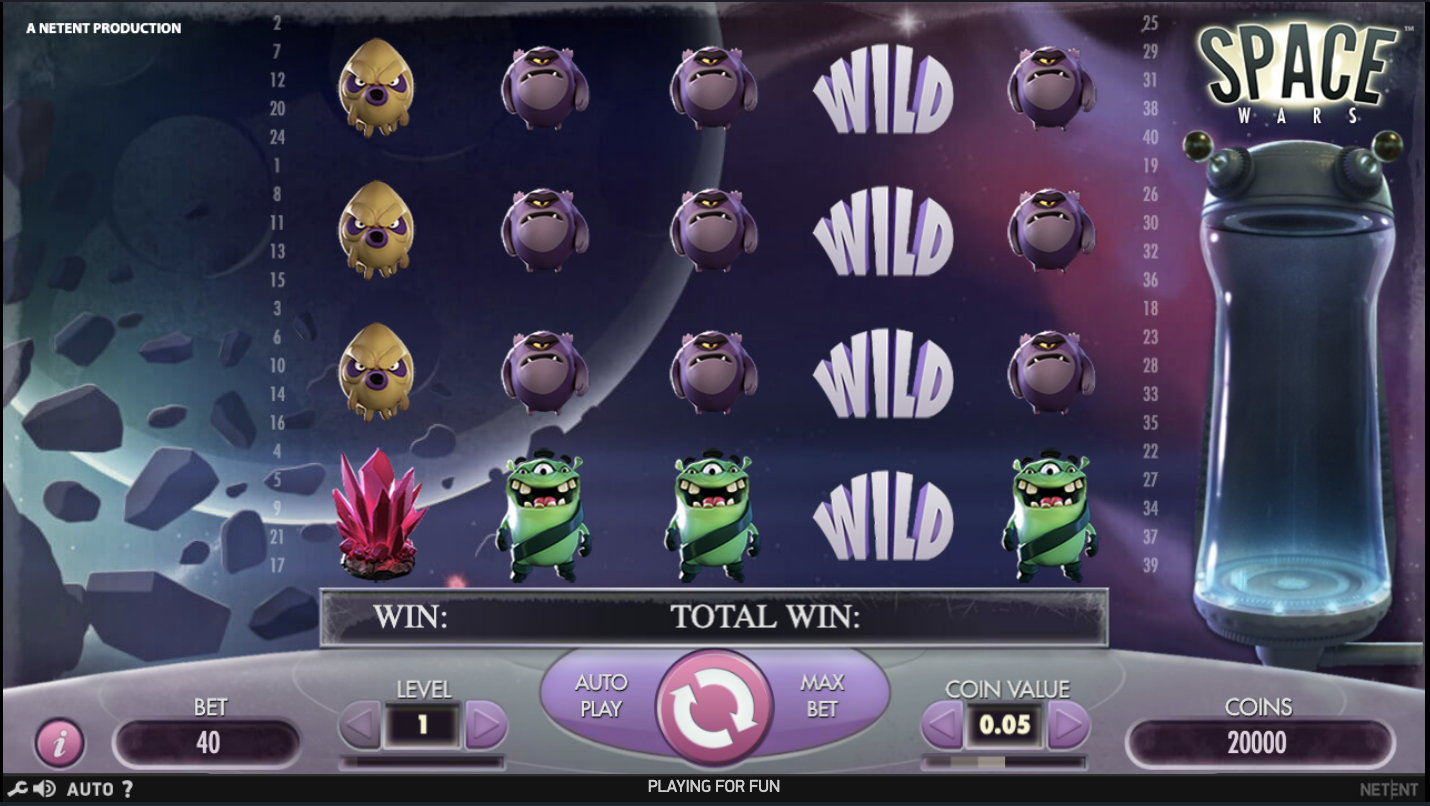Raise the Coin Value

1067,725
